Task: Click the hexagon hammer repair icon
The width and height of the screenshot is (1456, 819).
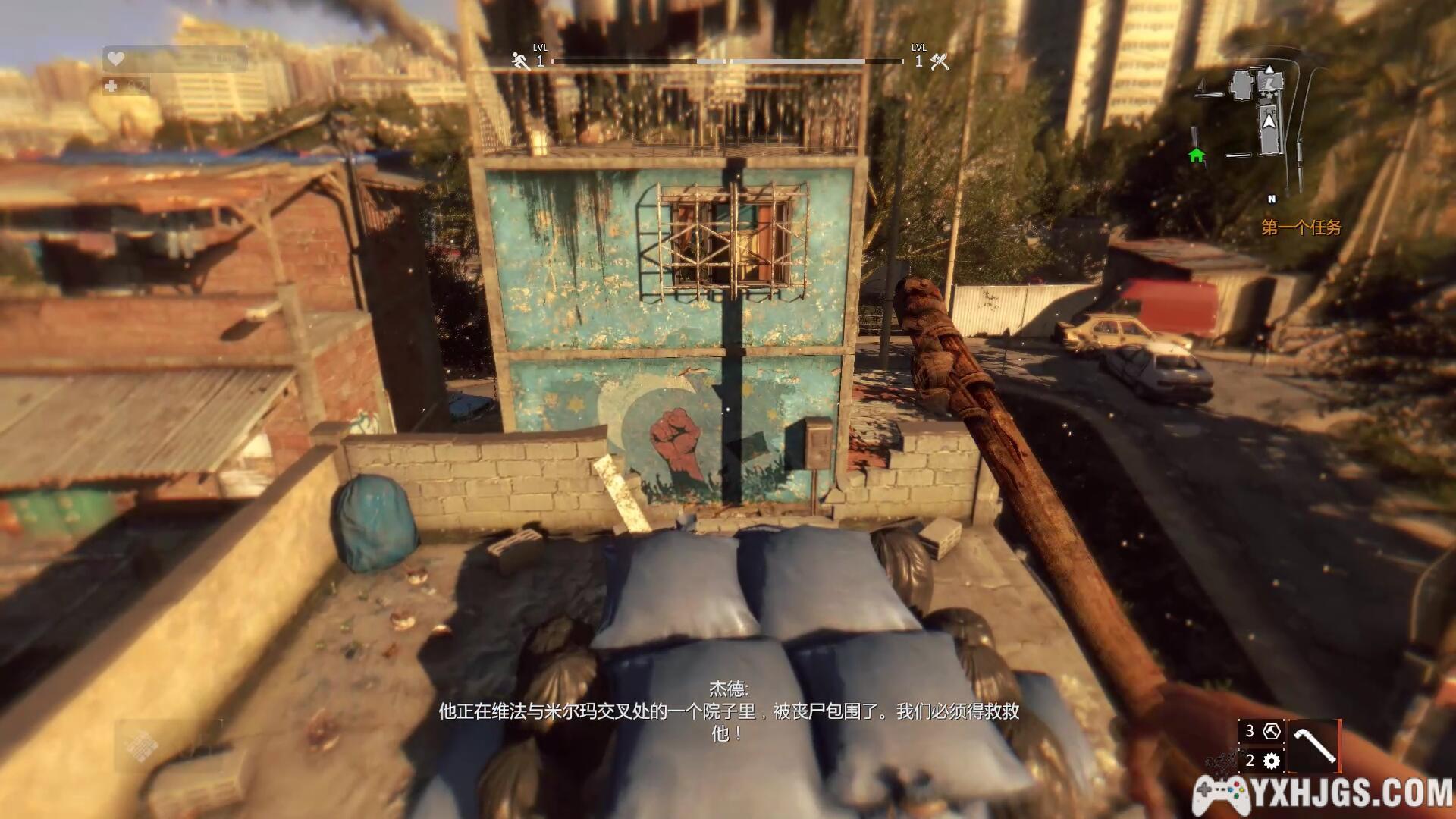Action: (1272, 732)
